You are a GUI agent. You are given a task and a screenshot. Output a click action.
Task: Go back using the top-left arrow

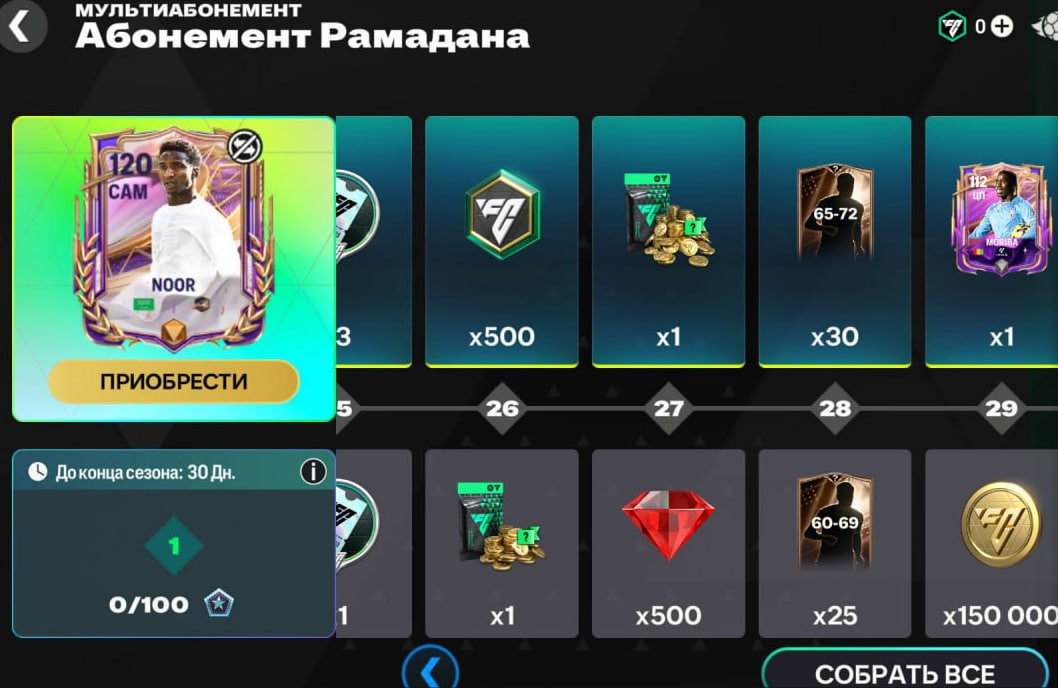(x=20, y=27)
